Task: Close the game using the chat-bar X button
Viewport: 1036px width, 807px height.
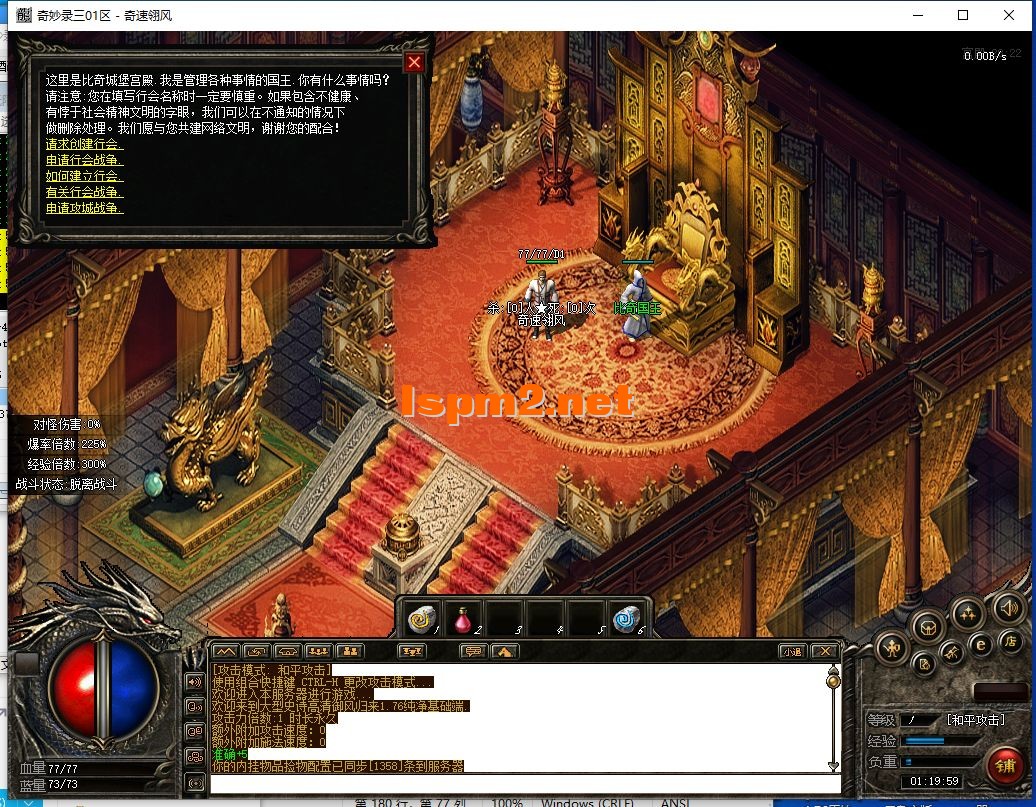Action: pos(824,651)
